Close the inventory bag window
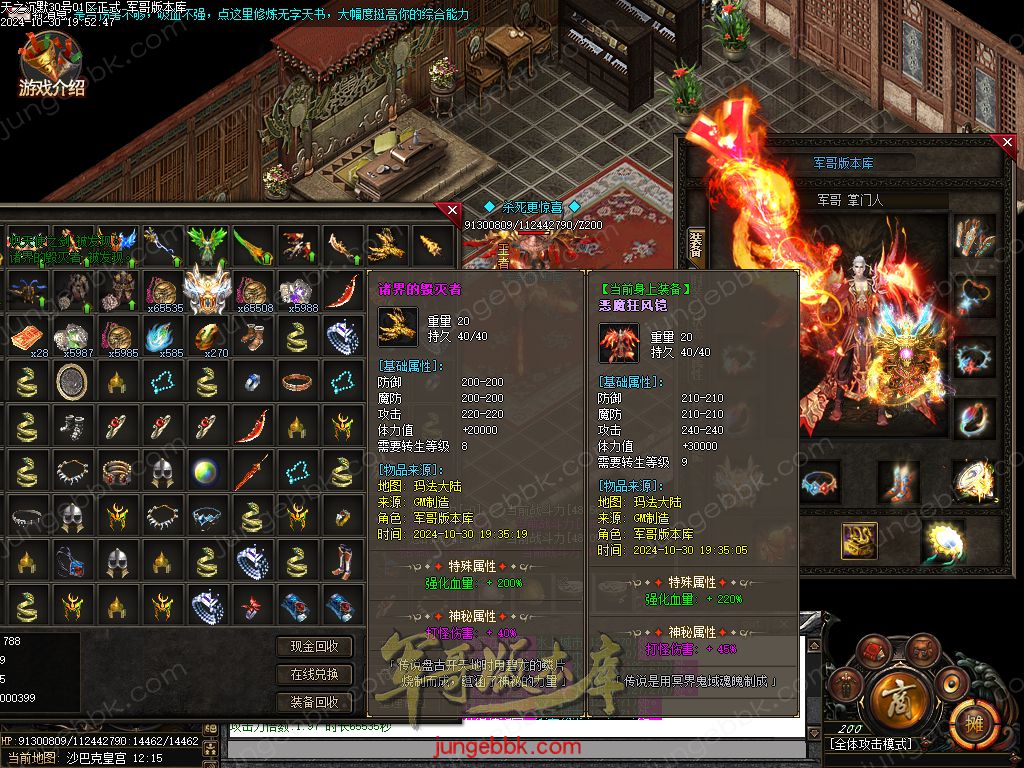 point(452,210)
